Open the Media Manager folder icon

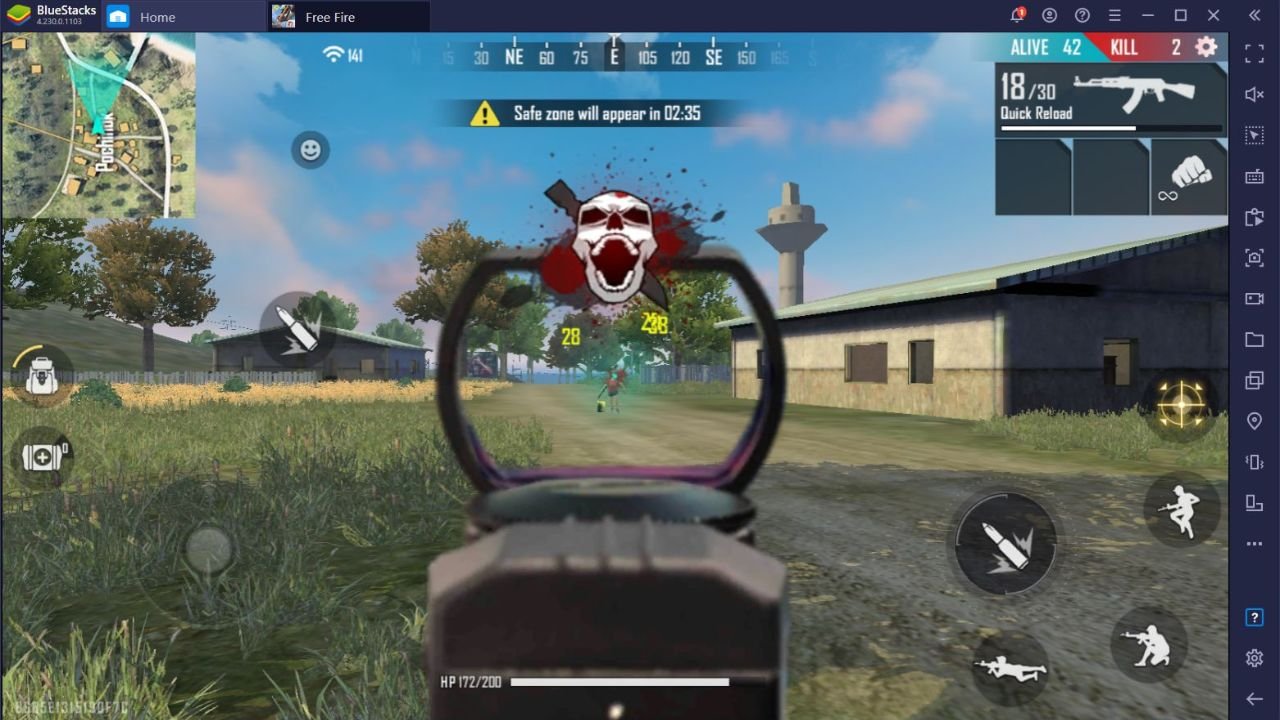(x=1253, y=340)
